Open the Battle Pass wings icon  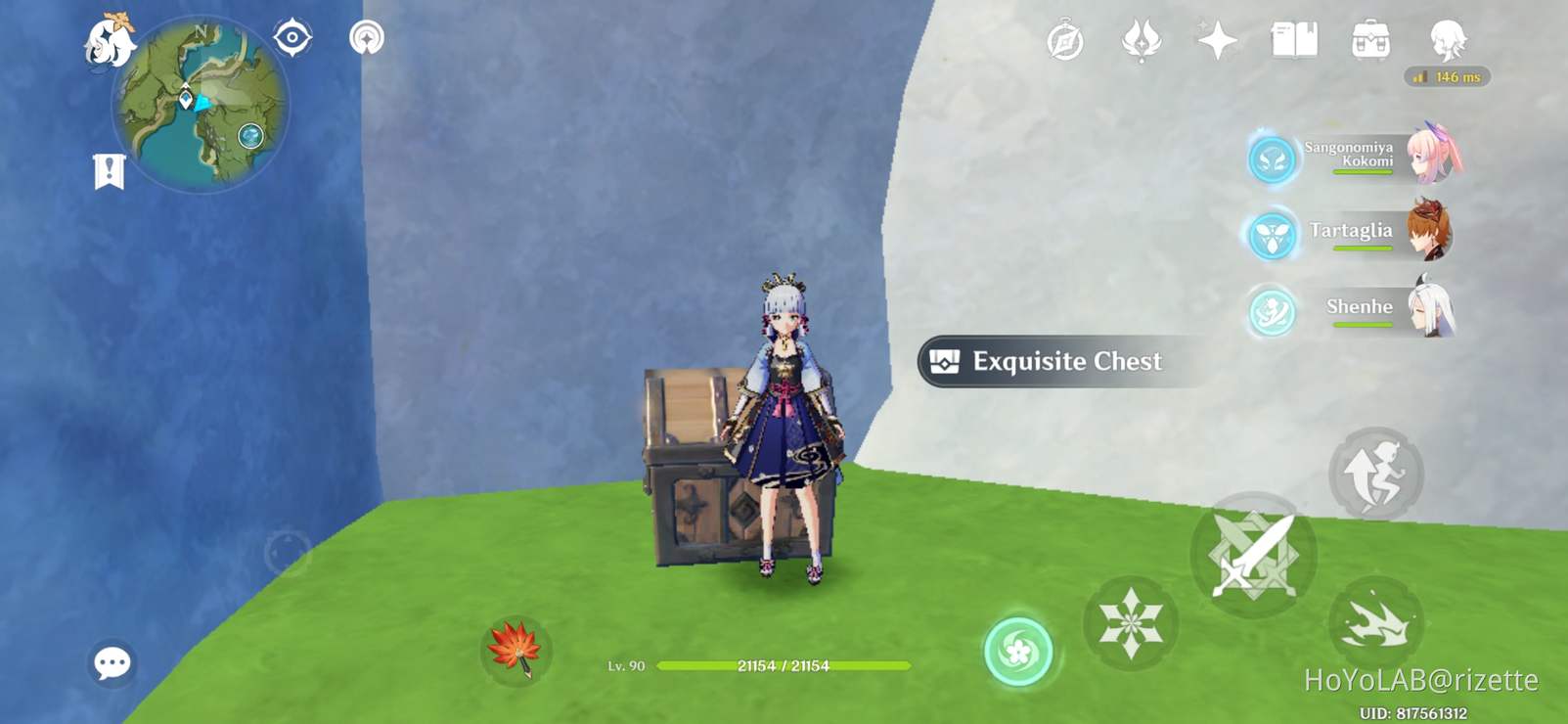tap(1141, 39)
